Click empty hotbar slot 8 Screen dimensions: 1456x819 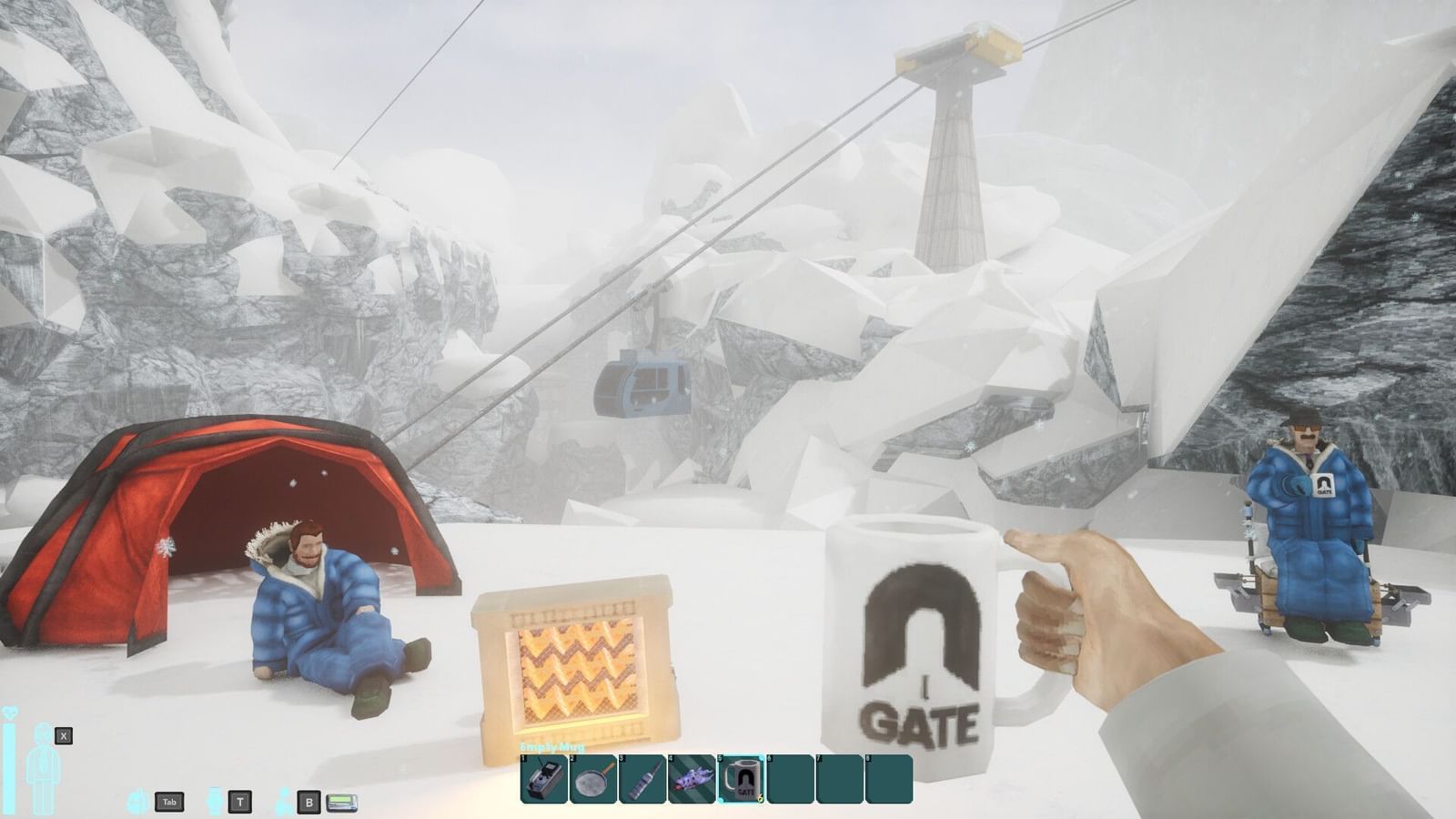click(x=887, y=779)
